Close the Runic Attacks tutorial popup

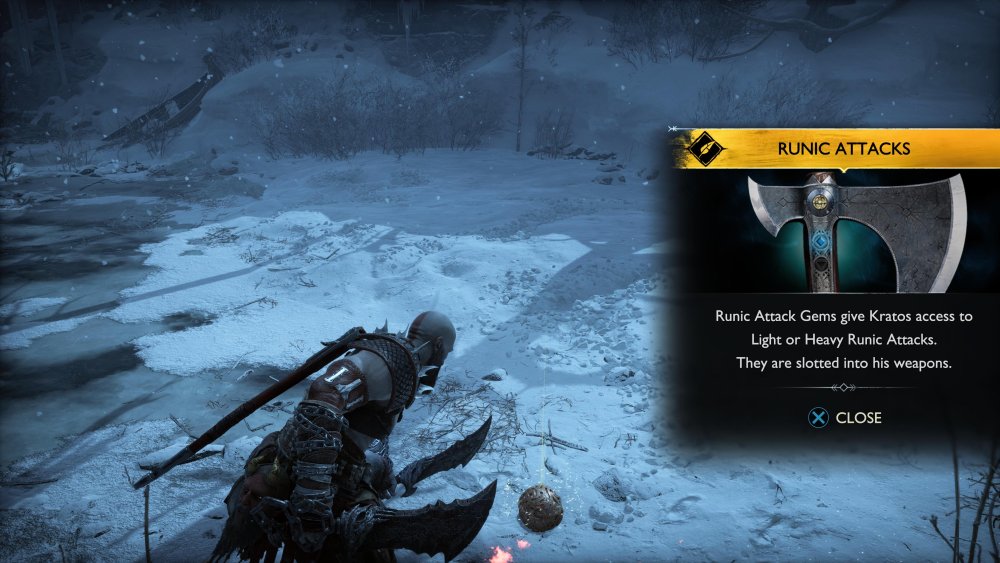pyautogui.click(x=845, y=418)
